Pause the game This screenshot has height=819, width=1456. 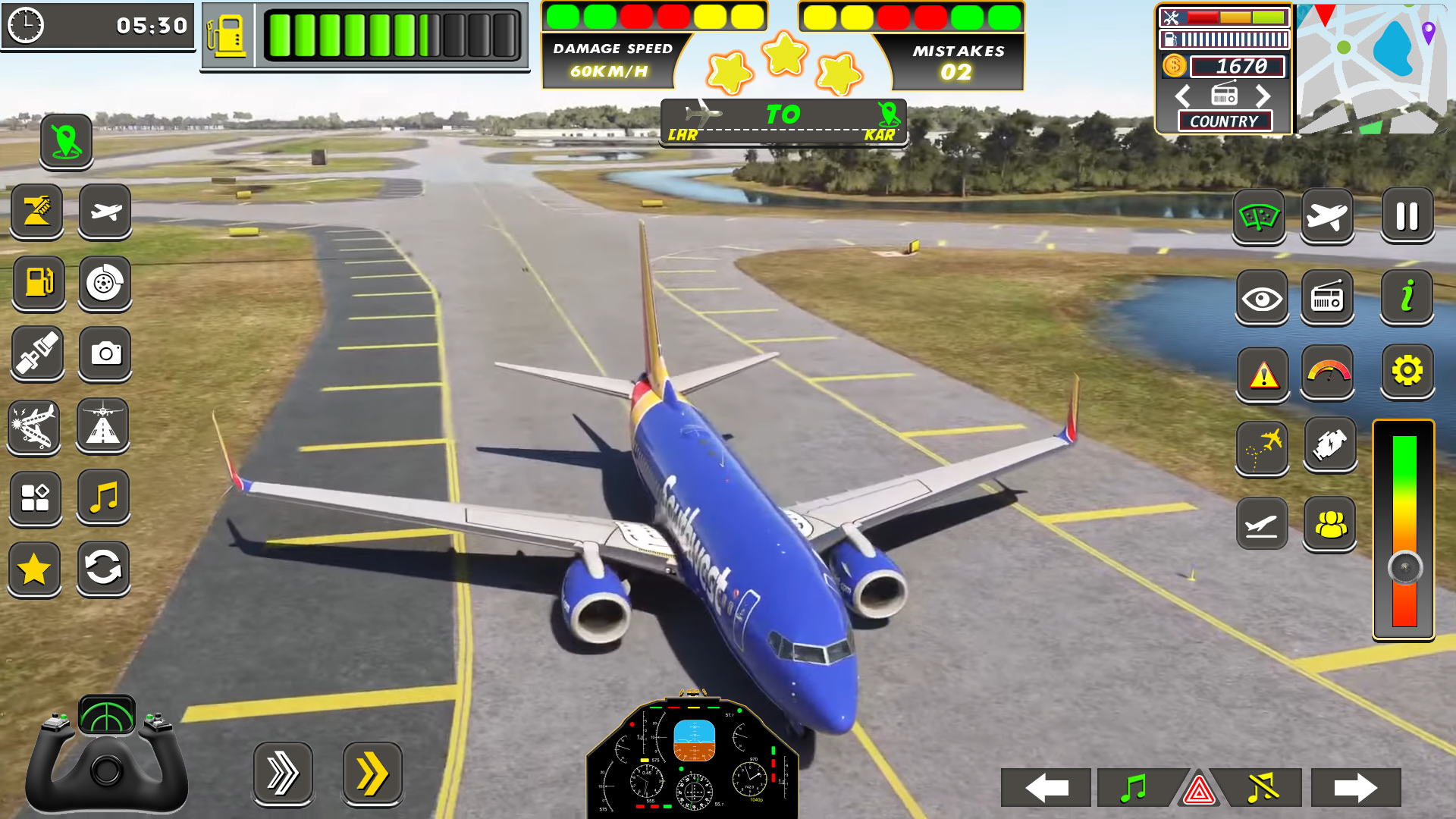point(1407,216)
